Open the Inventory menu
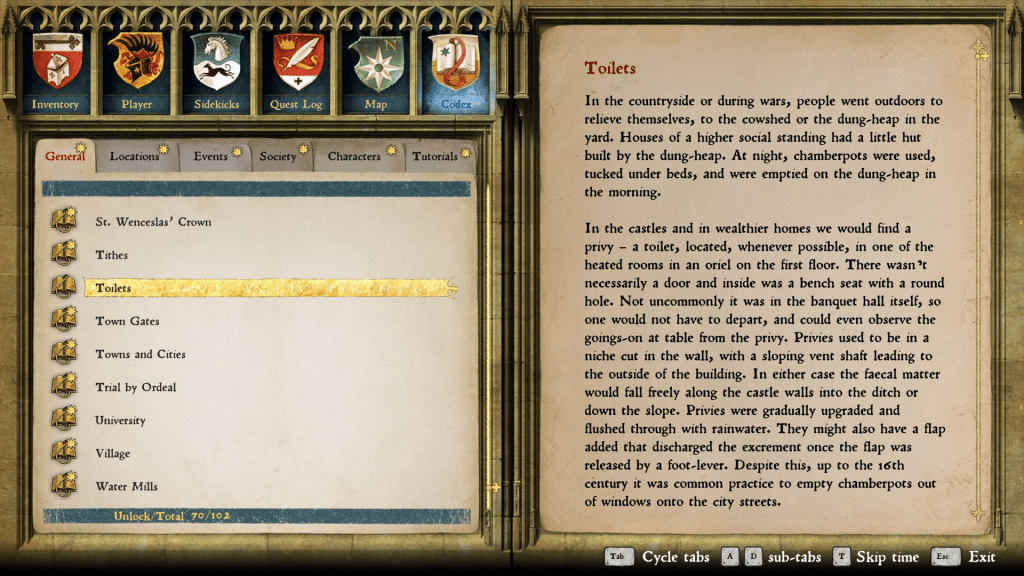1024x576 pixels. coord(55,68)
